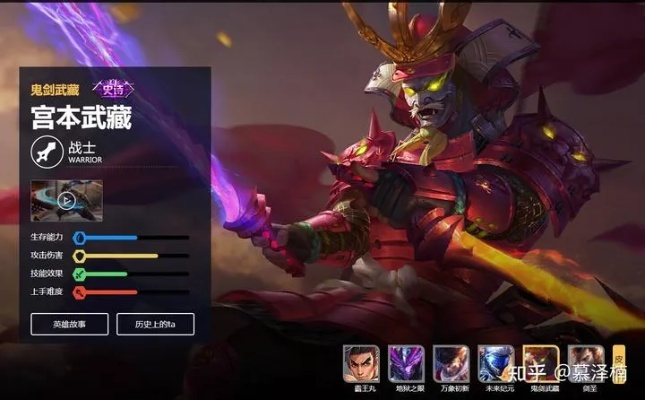
Task: Play the hero introduction video thumbnail
Action: tap(66, 199)
